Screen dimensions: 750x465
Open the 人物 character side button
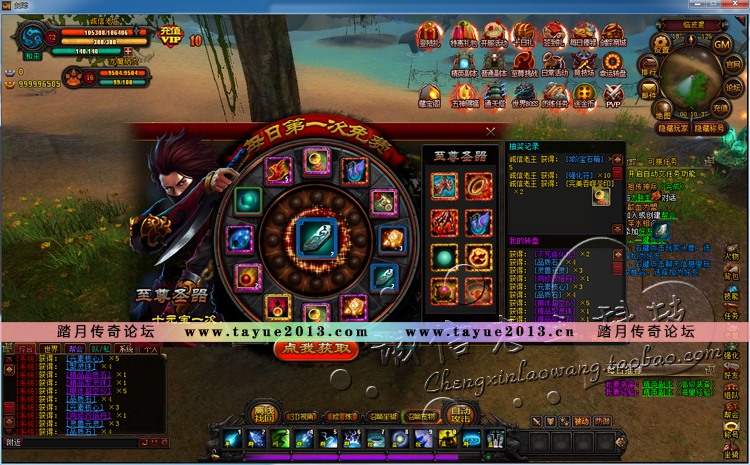[731, 255]
